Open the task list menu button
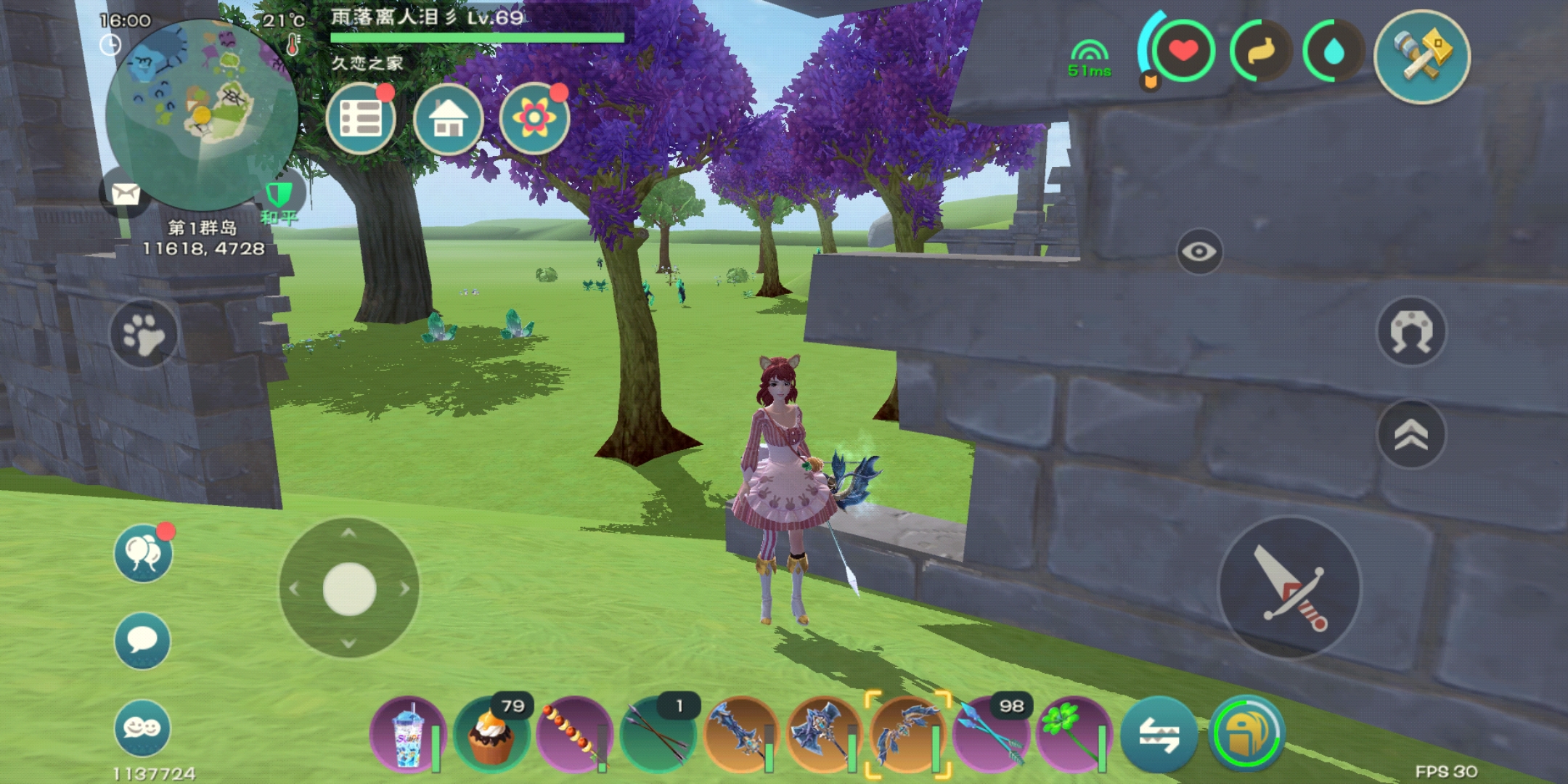1568x784 pixels. click(361, 118)
